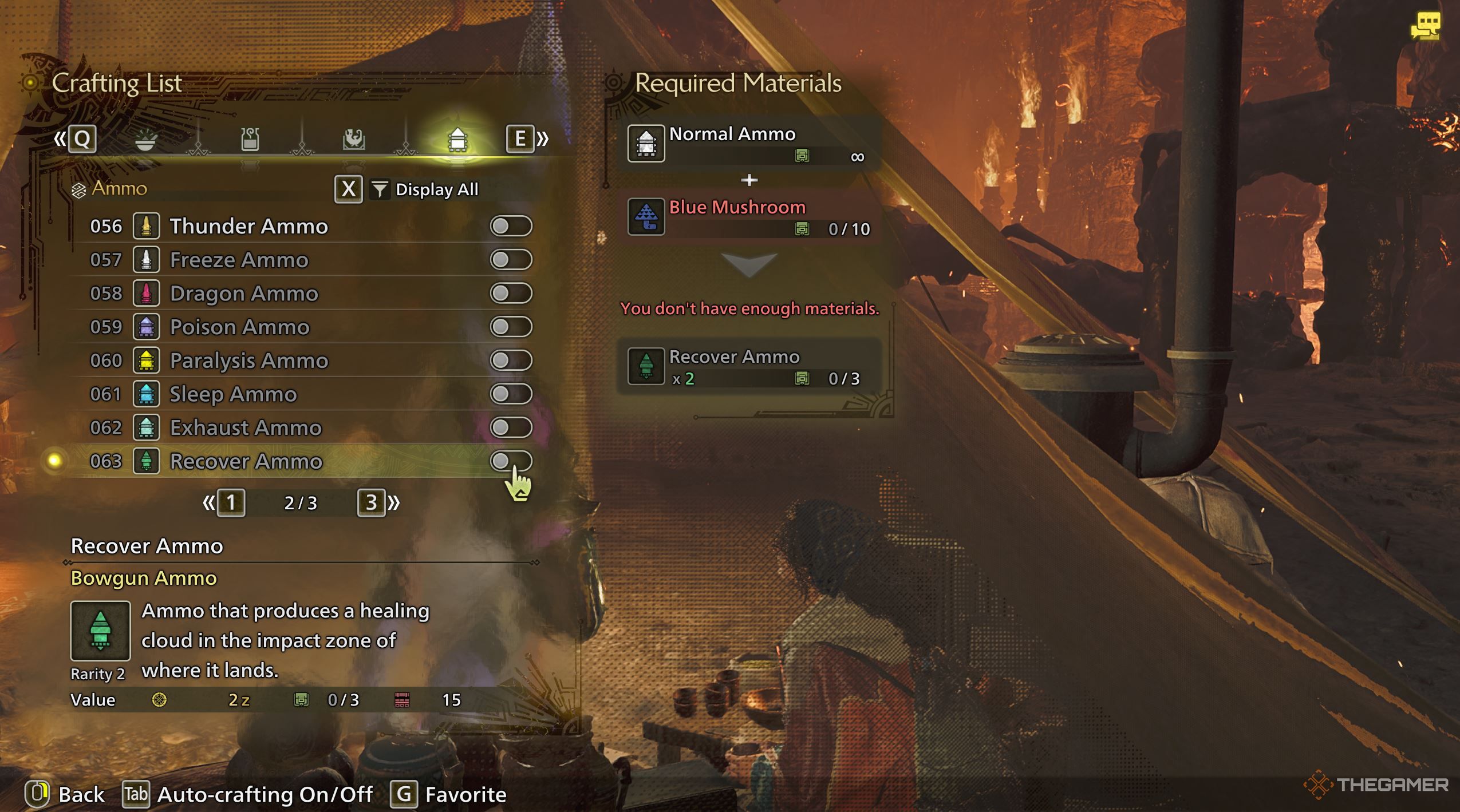The image size is (1460, 812).
Task: Switch to the jar category tab
Action: coord(250,139)
